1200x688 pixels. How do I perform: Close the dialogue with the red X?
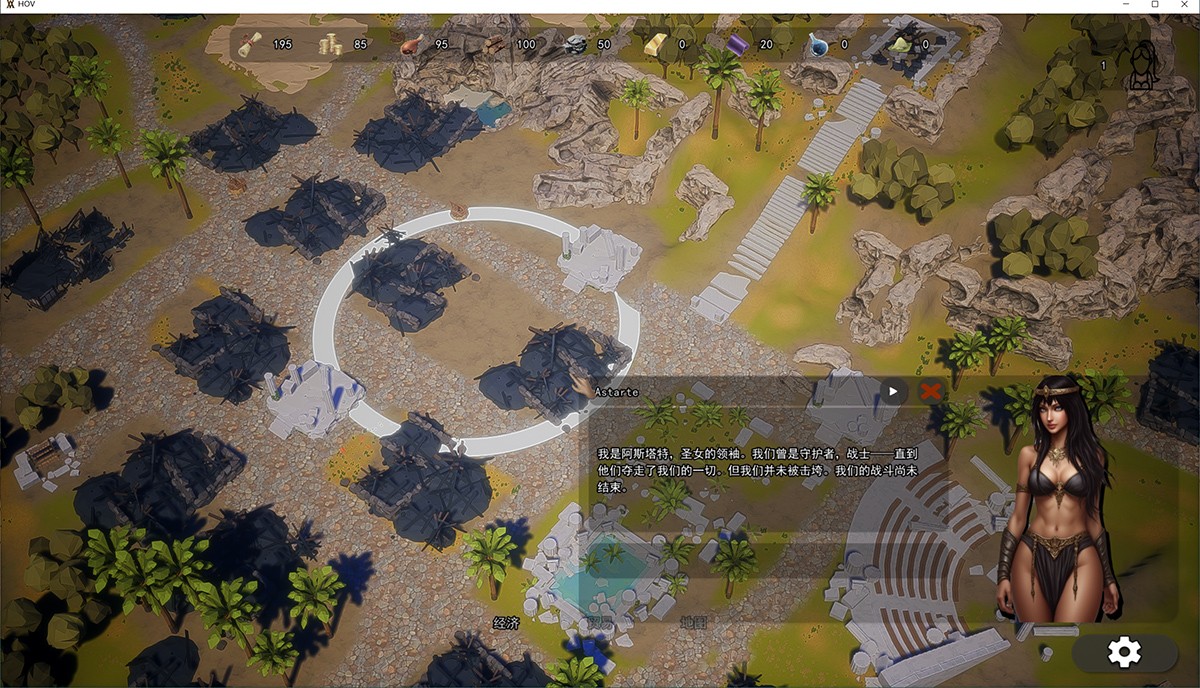click(931, 391)
